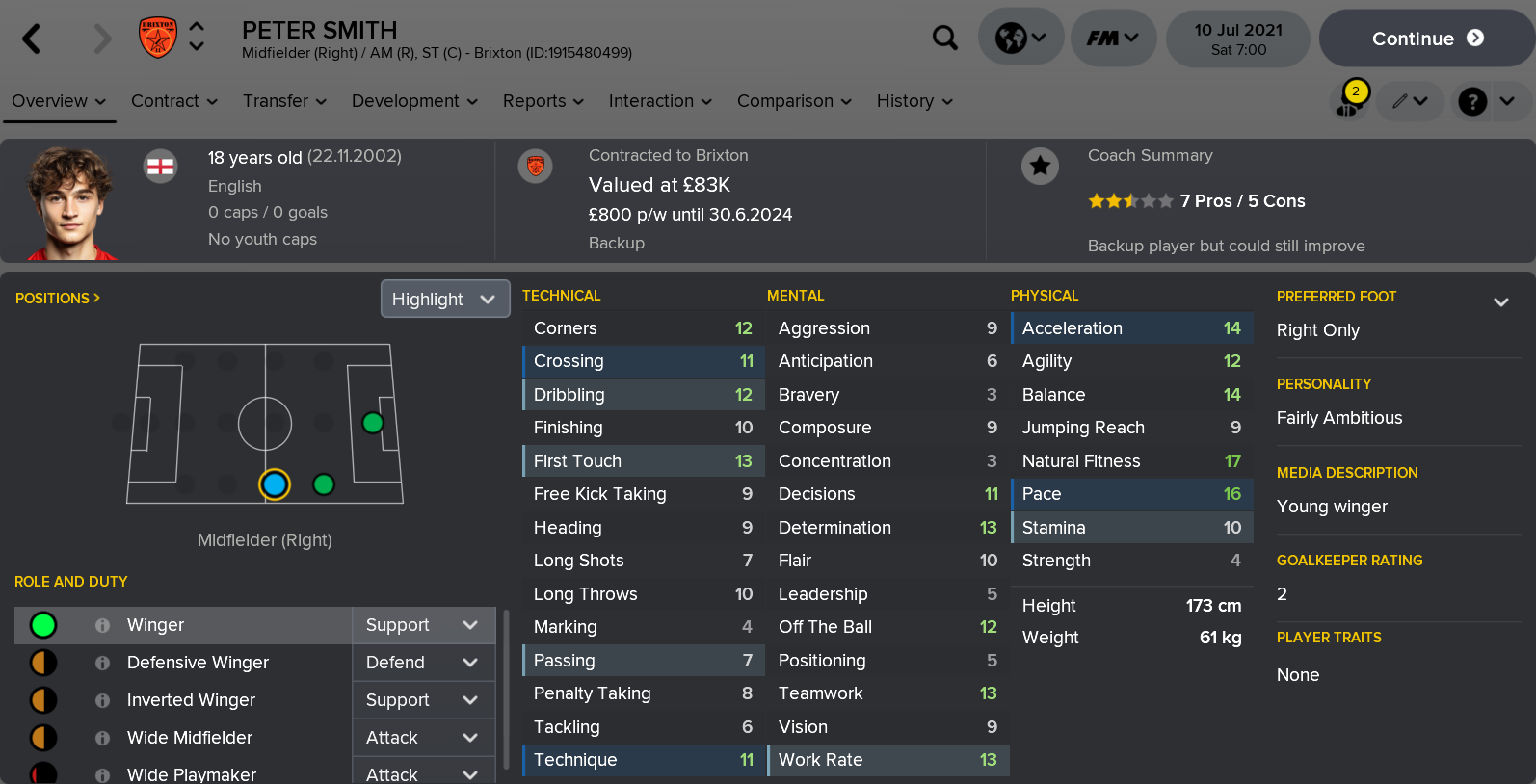Click the back navigation arrow
This screenshot has width=1536, height=784.
29,38
